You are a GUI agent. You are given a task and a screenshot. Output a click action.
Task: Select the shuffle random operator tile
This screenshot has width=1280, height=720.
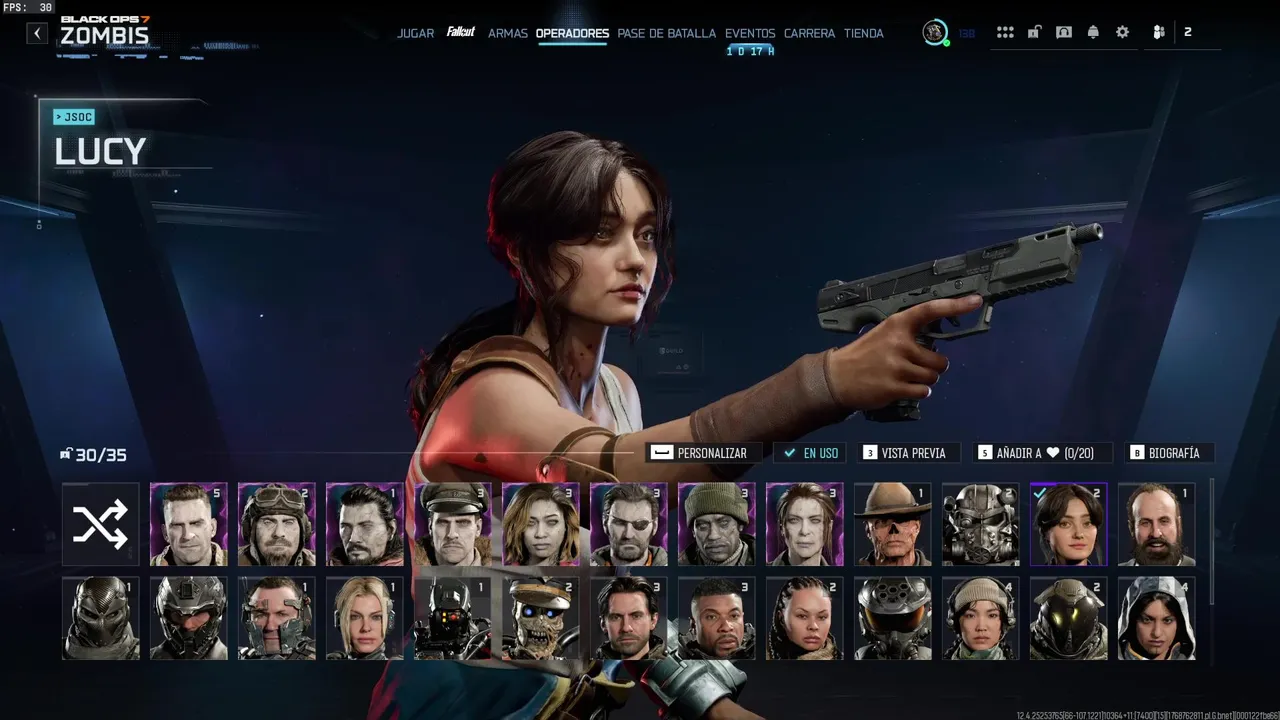point(100,524)
